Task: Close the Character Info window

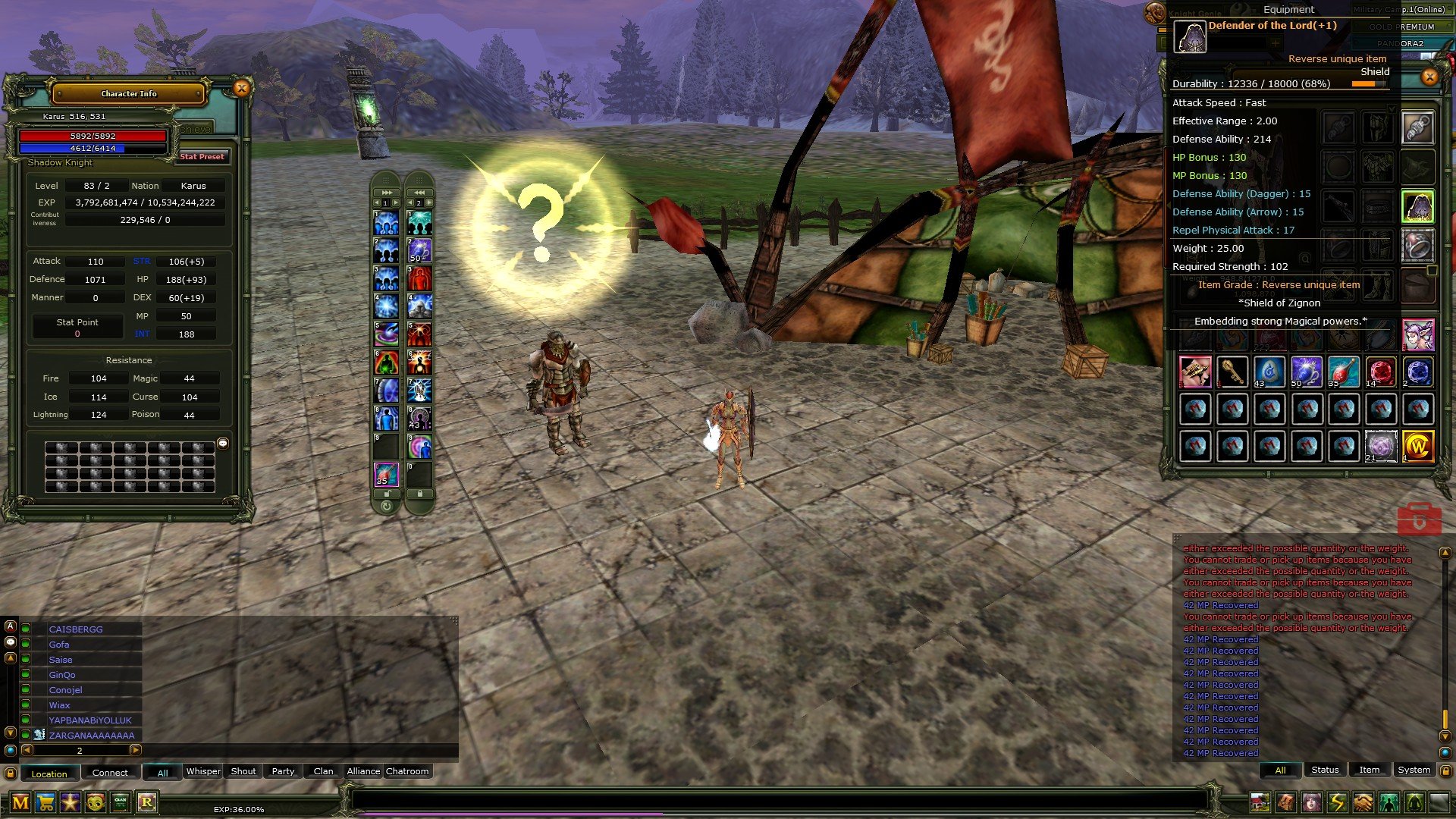Action: [241, 89]
